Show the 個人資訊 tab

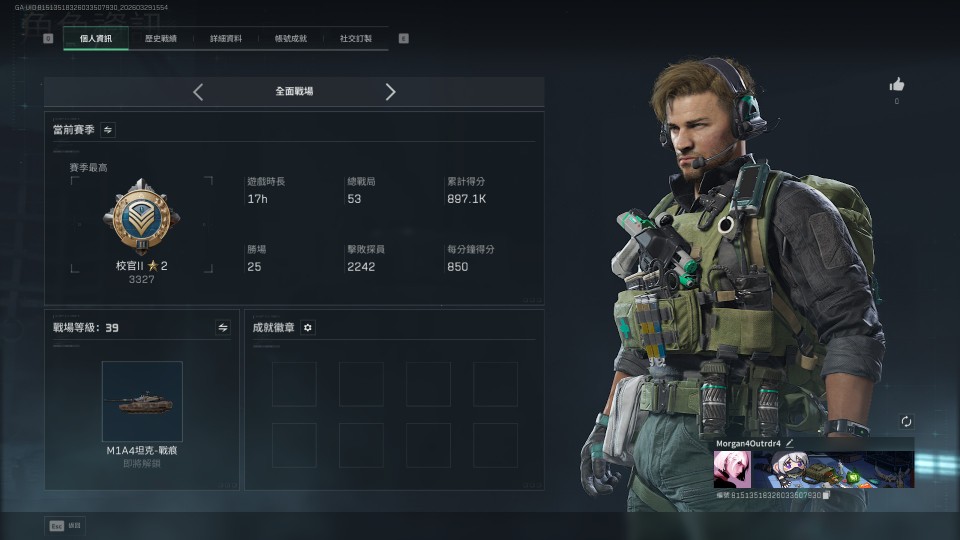[x=96, y=39]
